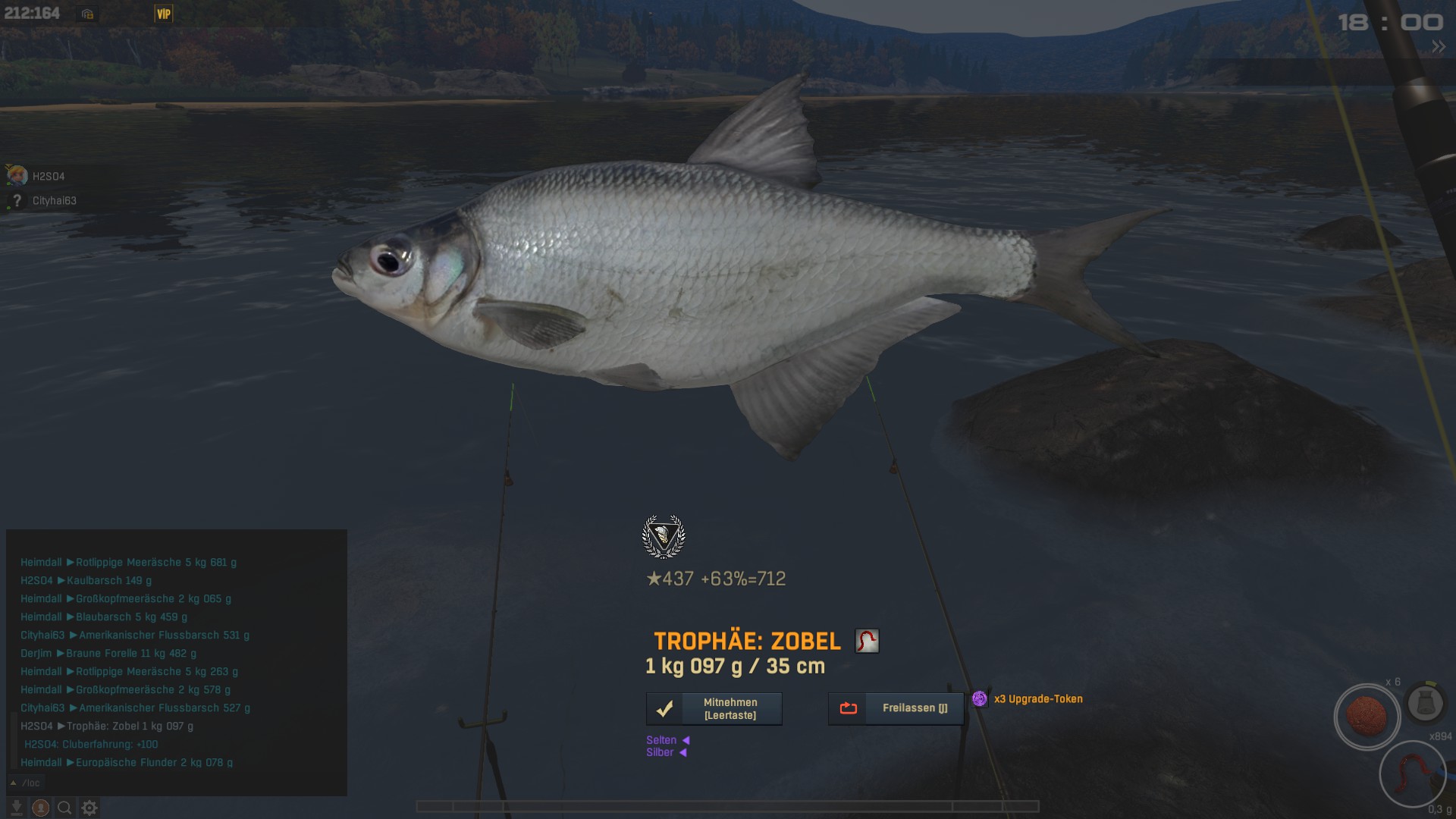Click the trophy rank badge emblem

pyautogui.click(x=664, y=537)
